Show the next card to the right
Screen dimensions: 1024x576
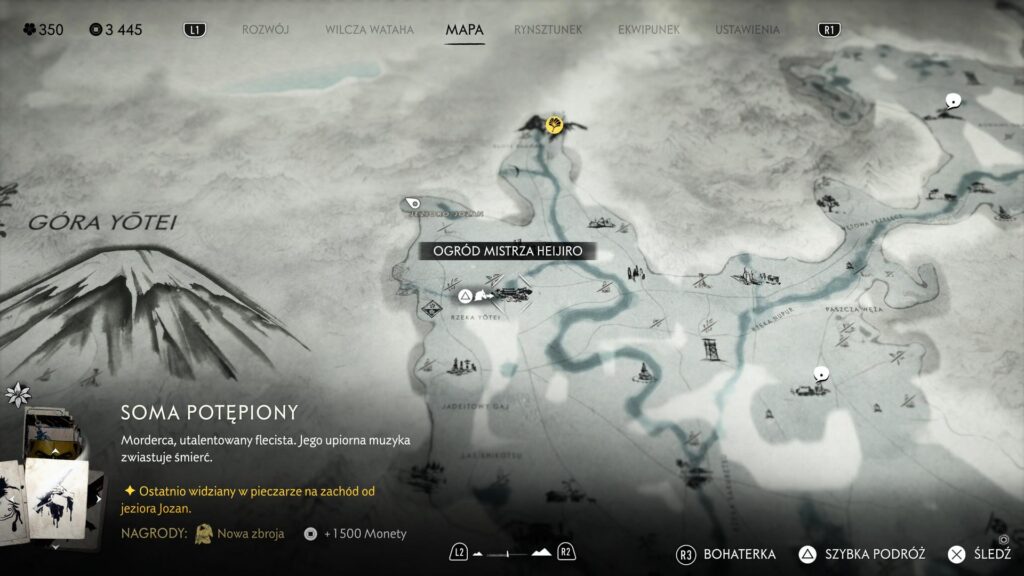(x=99, y=497)
